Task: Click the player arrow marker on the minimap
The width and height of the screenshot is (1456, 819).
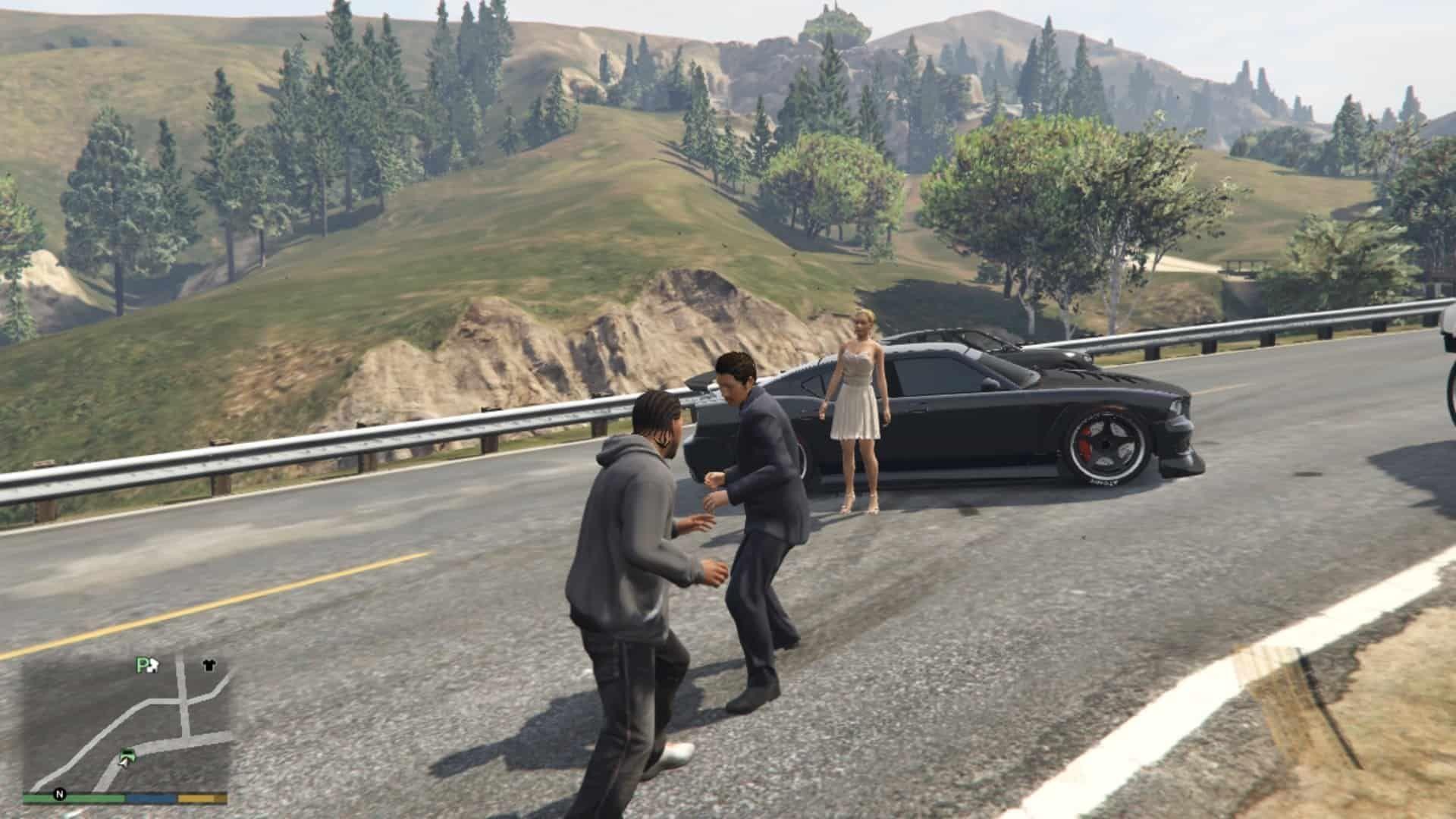Action: [x=125, y=764]
